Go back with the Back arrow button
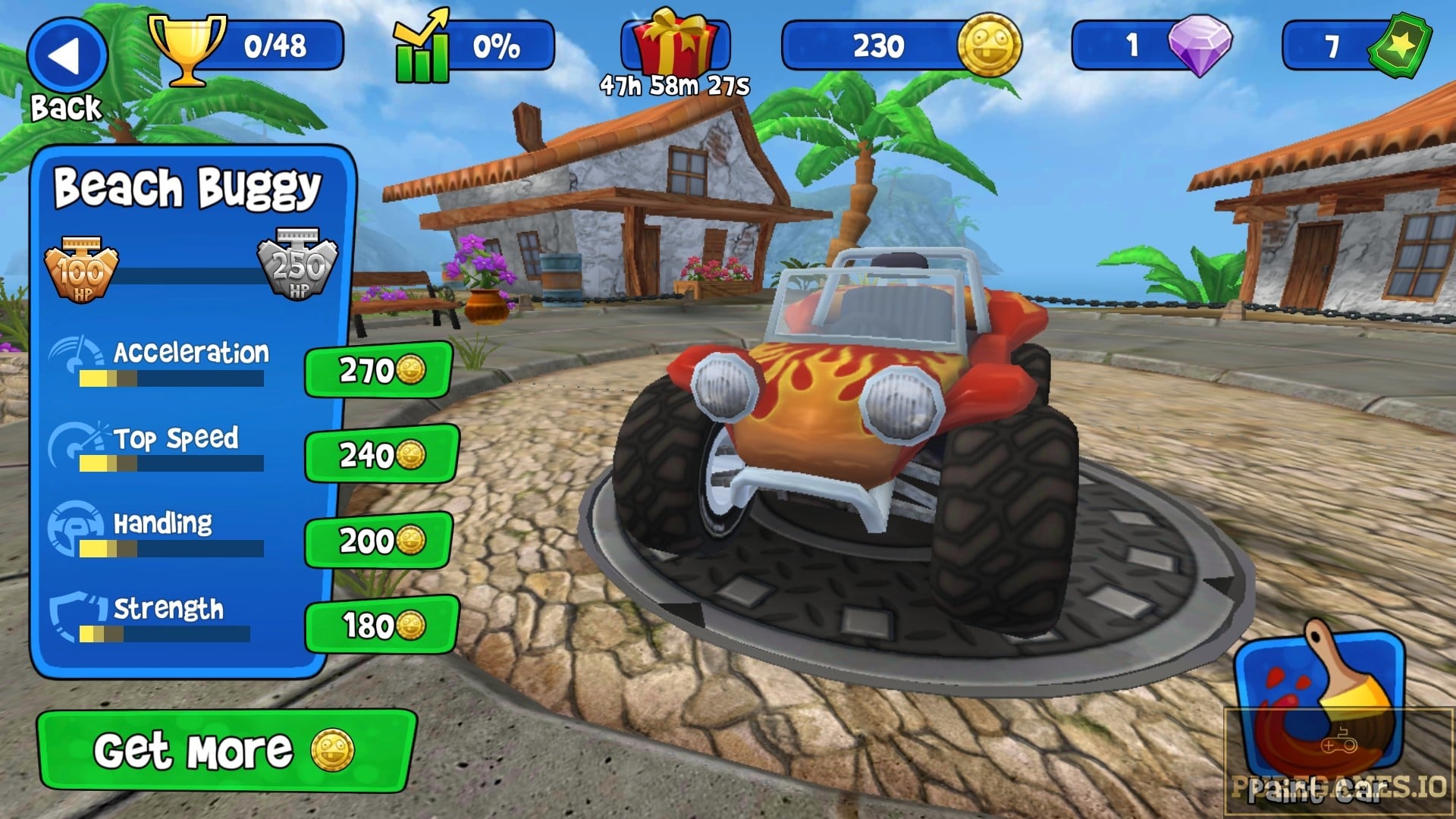Screen dimensions: 1456x819 click(x=67, y=58)
